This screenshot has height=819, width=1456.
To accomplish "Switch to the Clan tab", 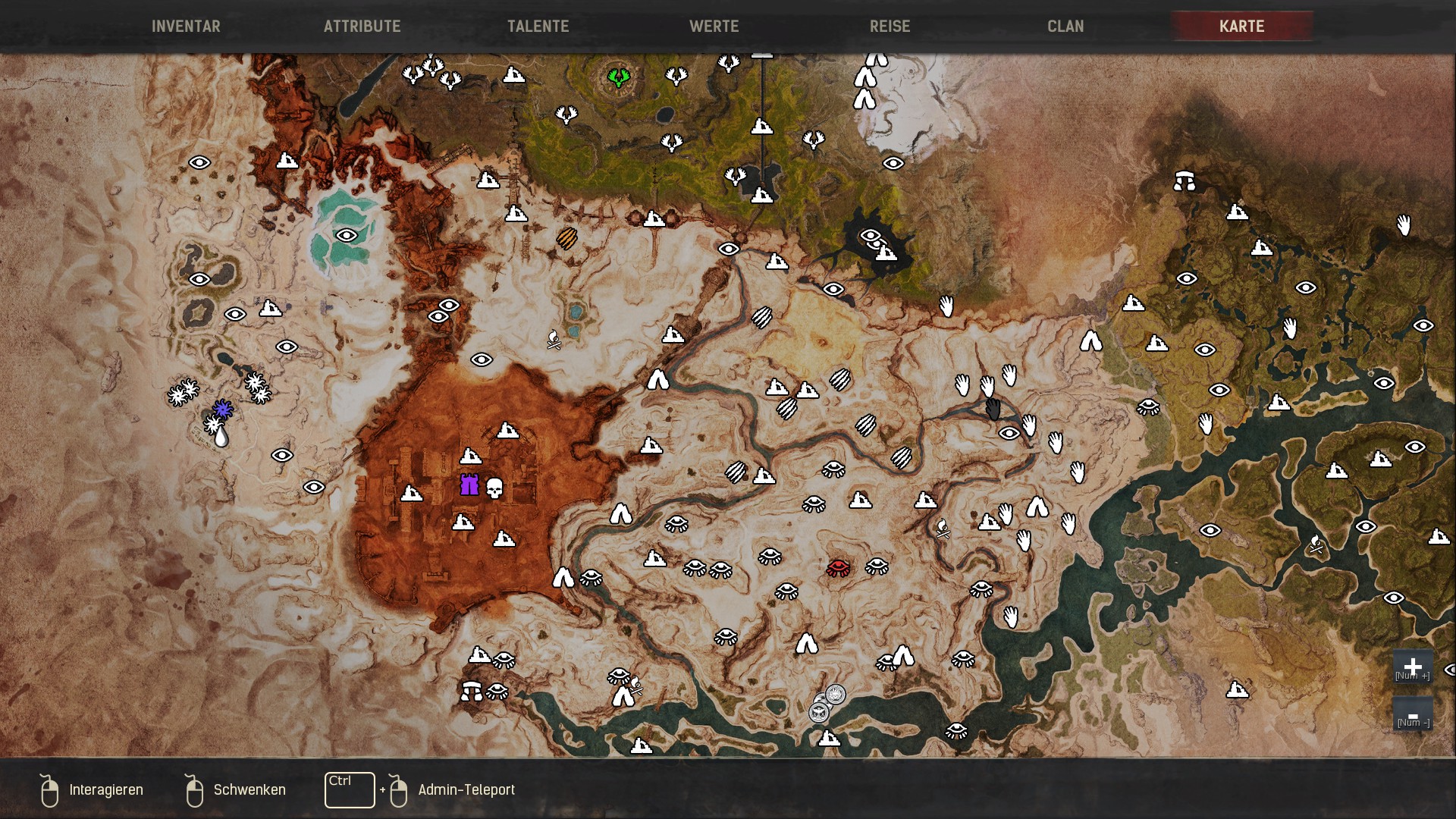I will pos(1065,26).
